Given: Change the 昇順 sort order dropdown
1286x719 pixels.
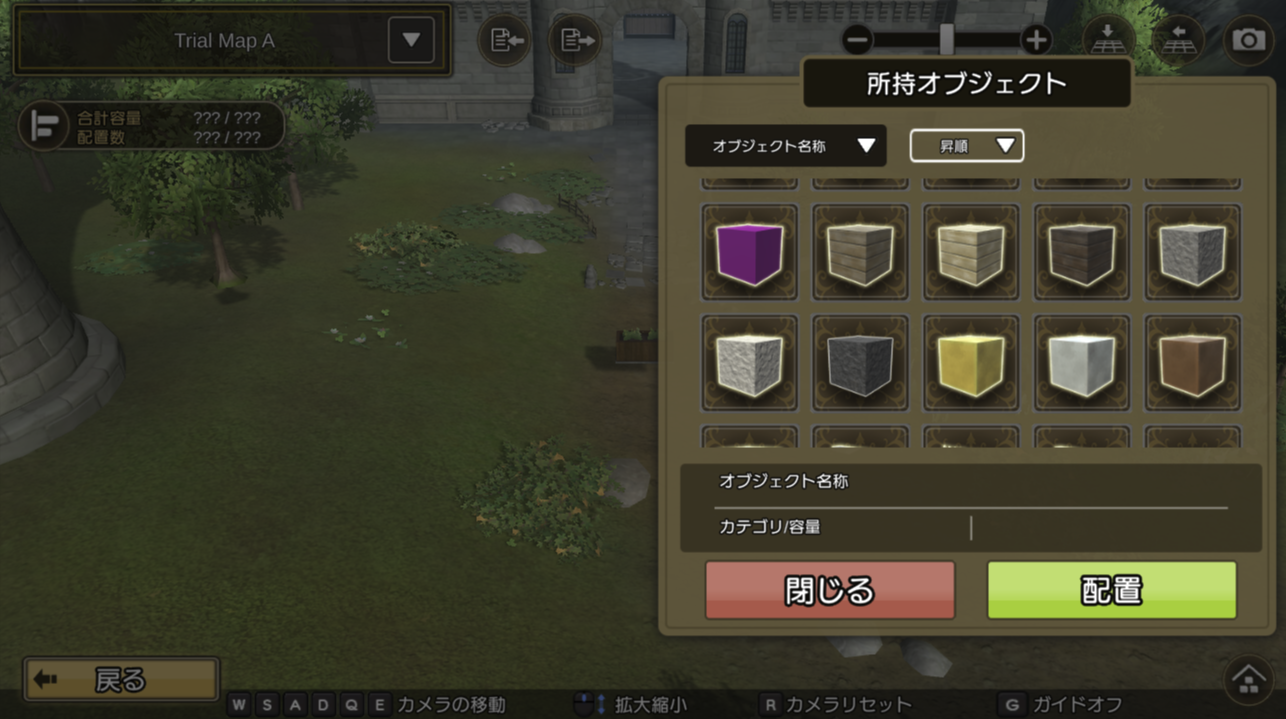Looking at the screenshot, I should tap(966, 146).
